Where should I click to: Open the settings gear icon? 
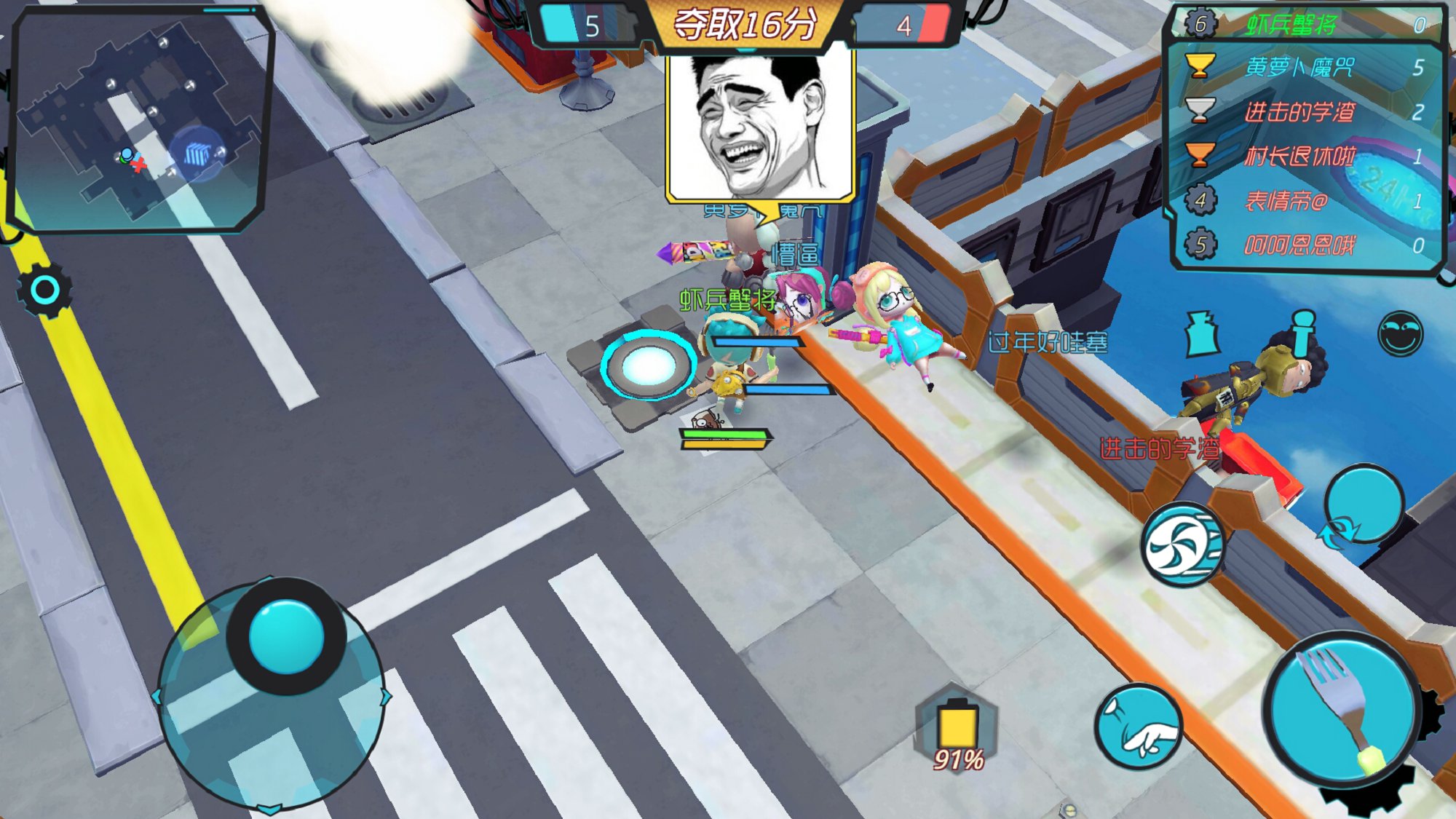(x=44, y=290)
